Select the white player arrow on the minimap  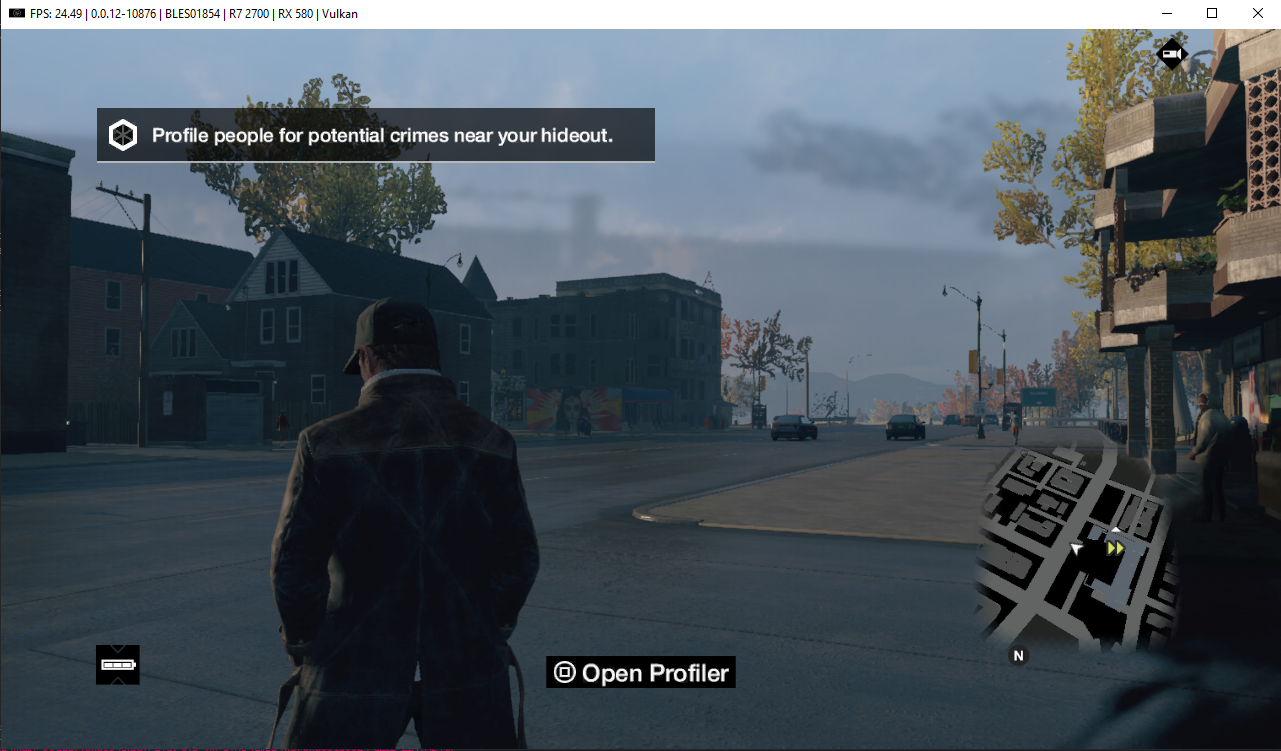click(1076, 547)
